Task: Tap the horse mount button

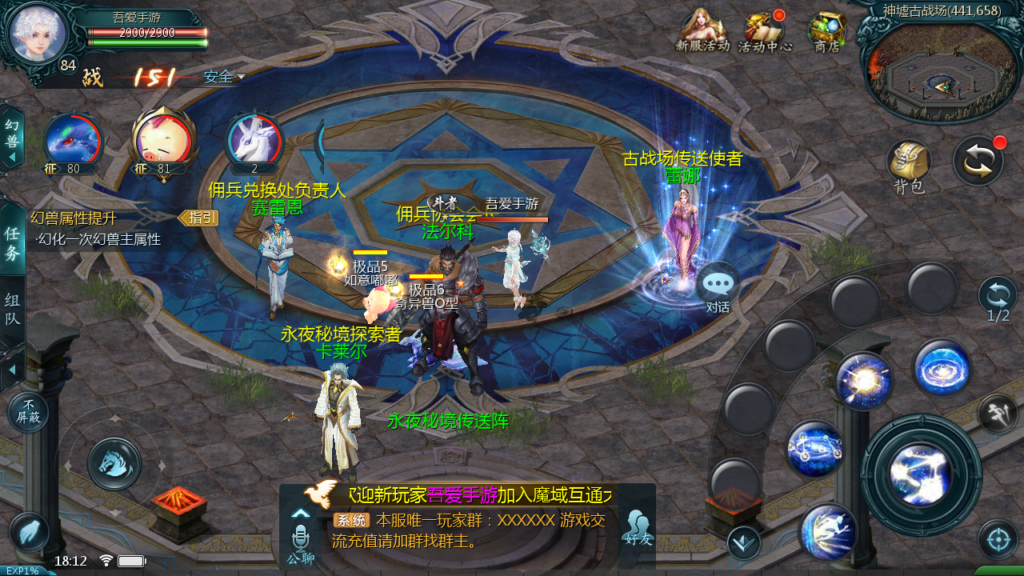Action: [x=113, y=462]
